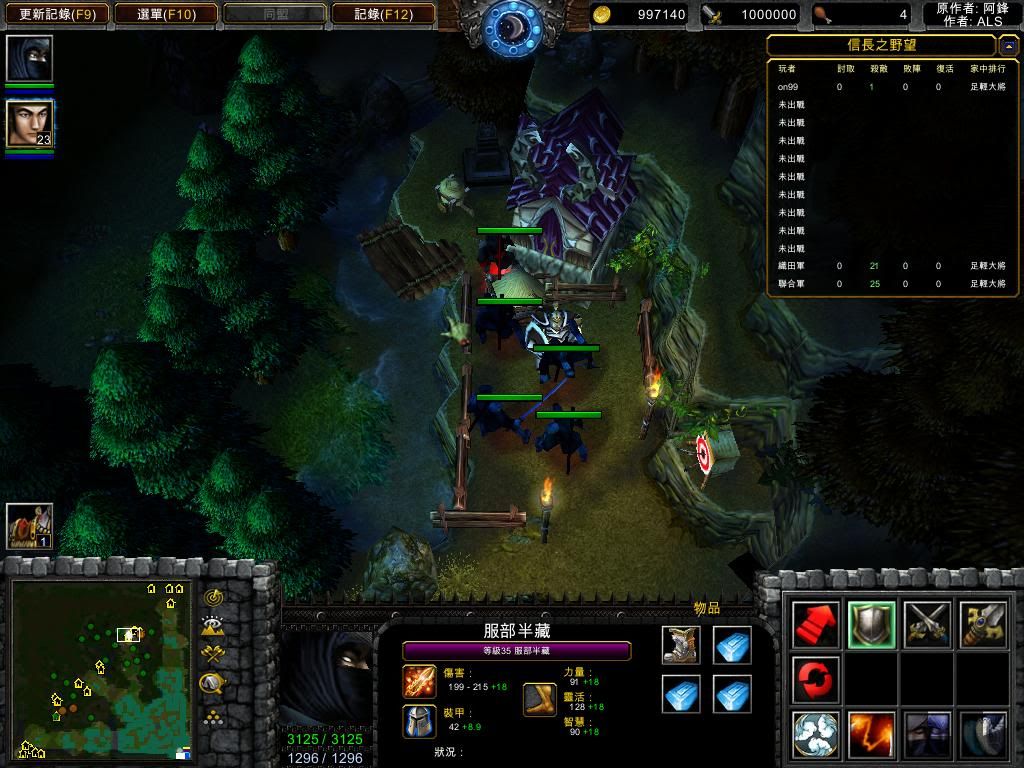Select the level 23 hero portrait
This screenshot has width=1024, height=768.
pos(30,124)
